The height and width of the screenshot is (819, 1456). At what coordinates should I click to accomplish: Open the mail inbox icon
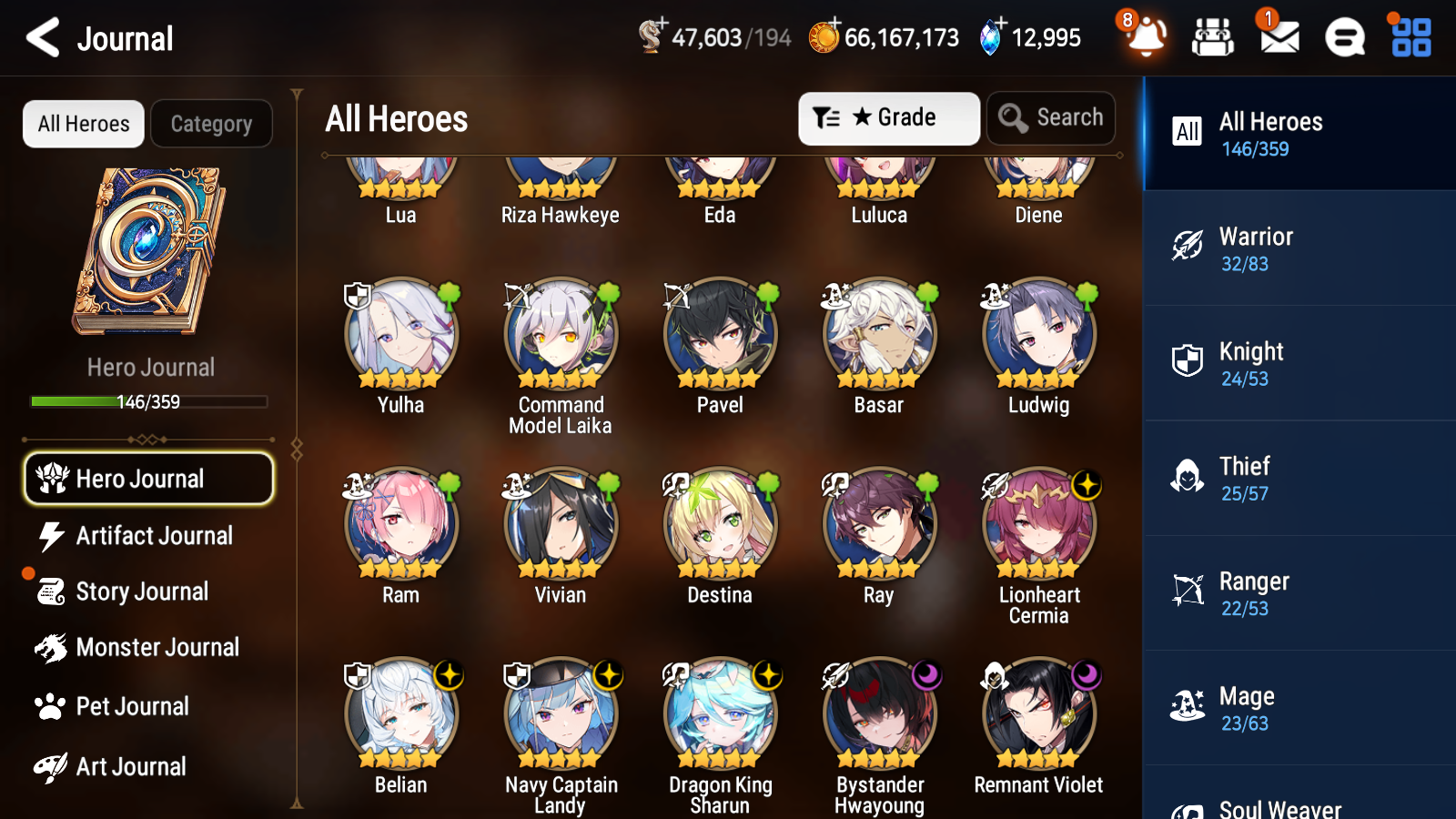[x=1278, y=38]
